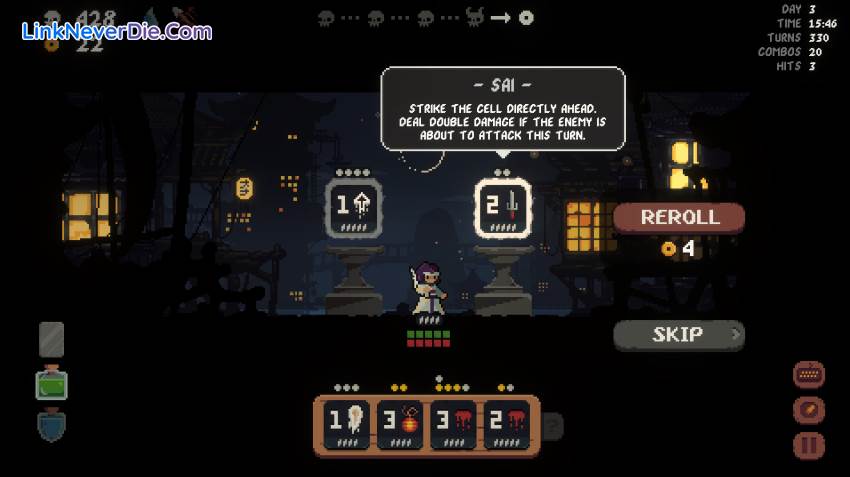Select the red bomb tile in the deck
850x477 pixels.
400,422
